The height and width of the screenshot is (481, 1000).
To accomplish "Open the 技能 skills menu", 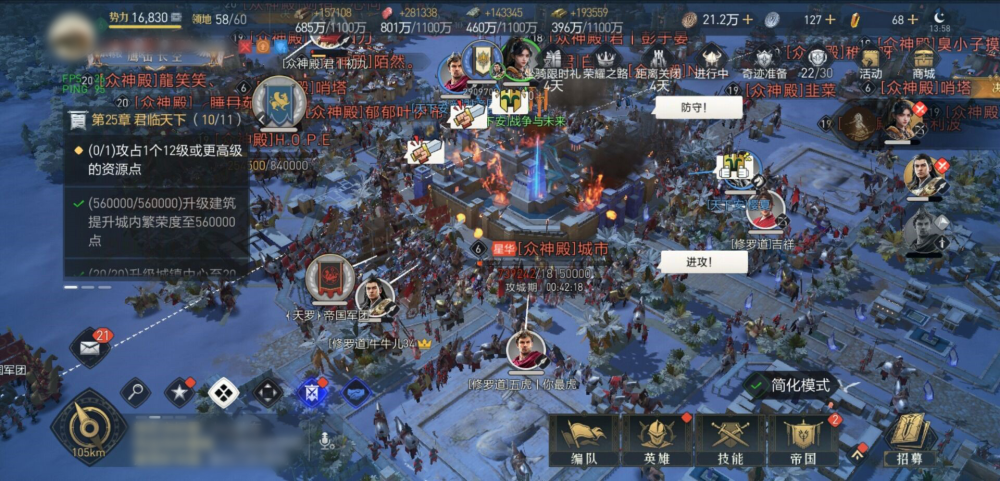I will (730, 440).
